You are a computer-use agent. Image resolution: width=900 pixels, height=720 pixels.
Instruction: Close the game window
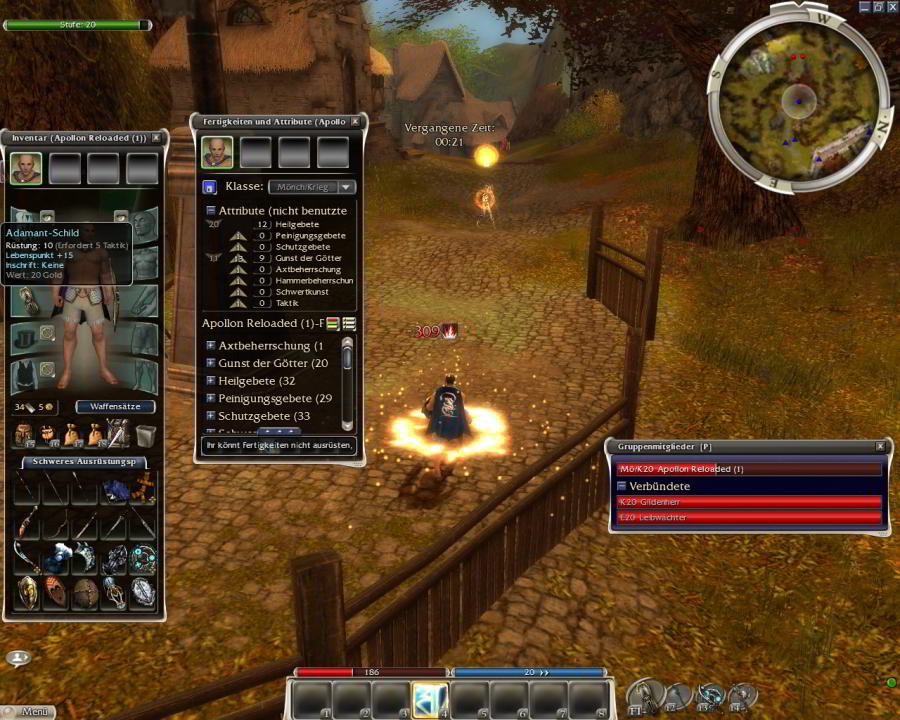point(891,6)
